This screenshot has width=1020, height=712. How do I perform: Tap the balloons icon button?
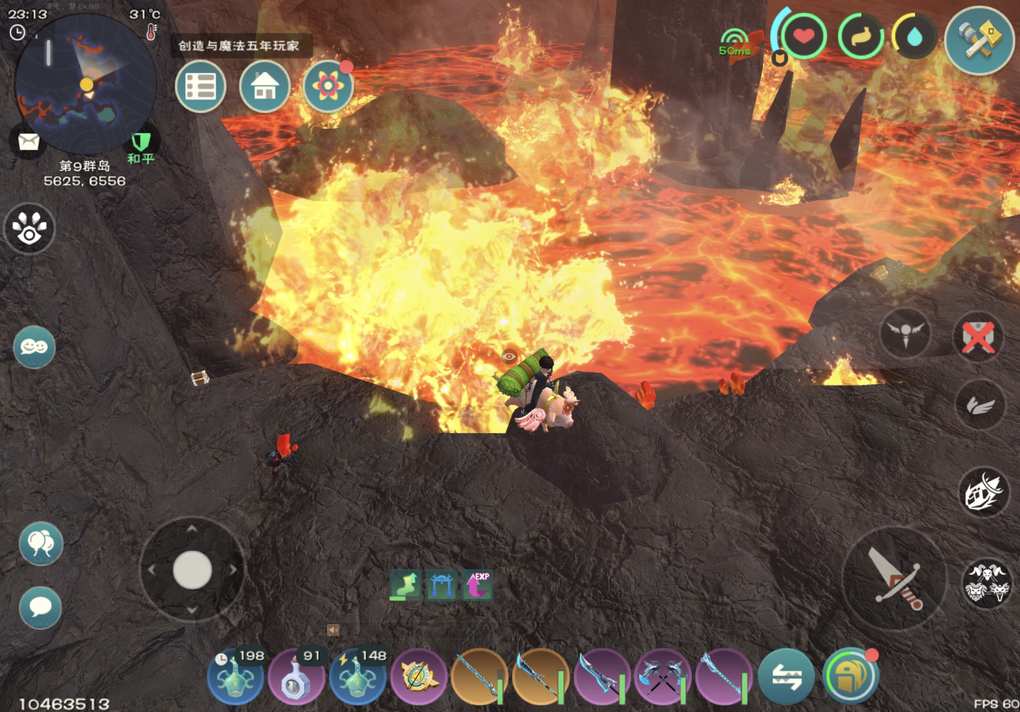[x=41, y=544]
